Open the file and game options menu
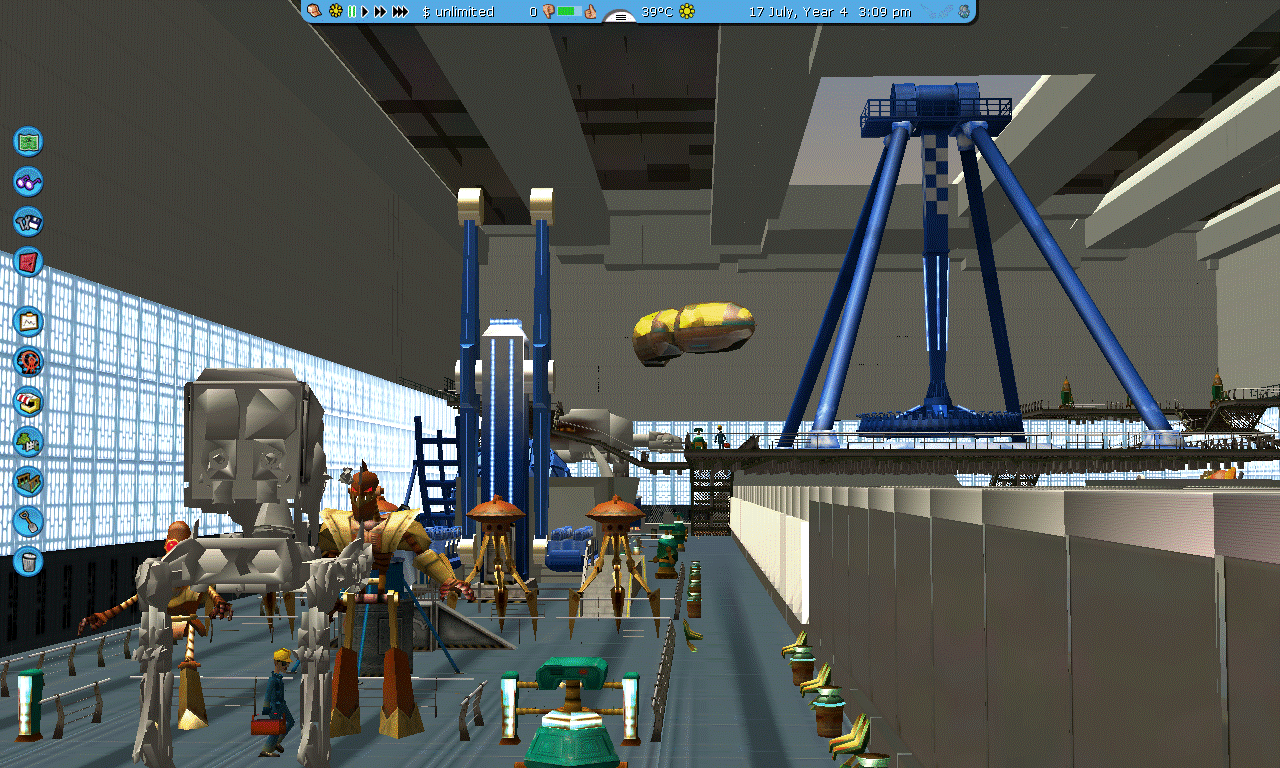 [28, 221]
